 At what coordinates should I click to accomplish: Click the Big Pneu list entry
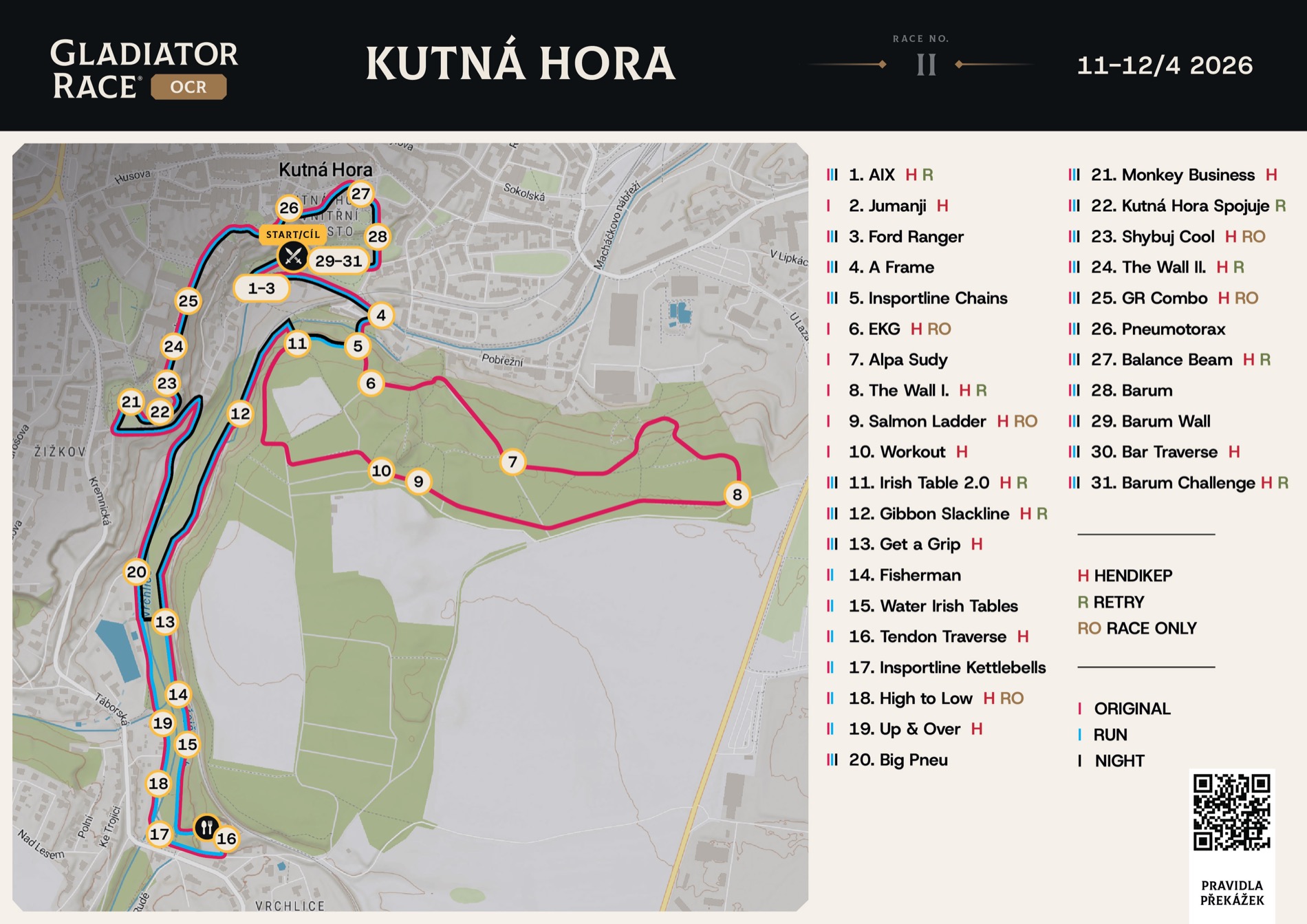(898, 760)
